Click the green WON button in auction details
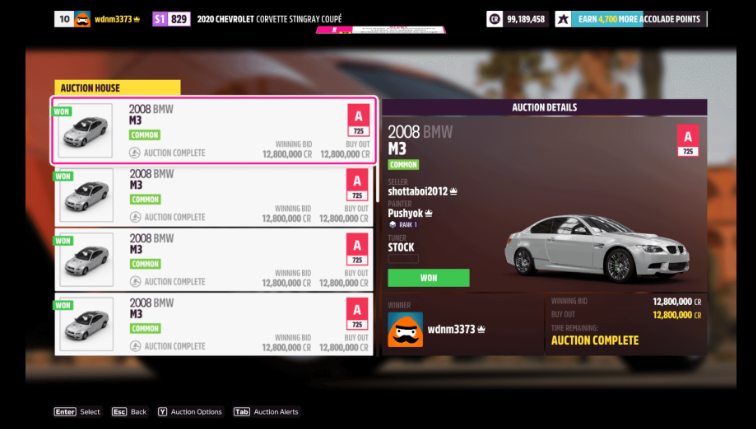Viewport: 756px width, 429px height. click(x=428, y=278)
